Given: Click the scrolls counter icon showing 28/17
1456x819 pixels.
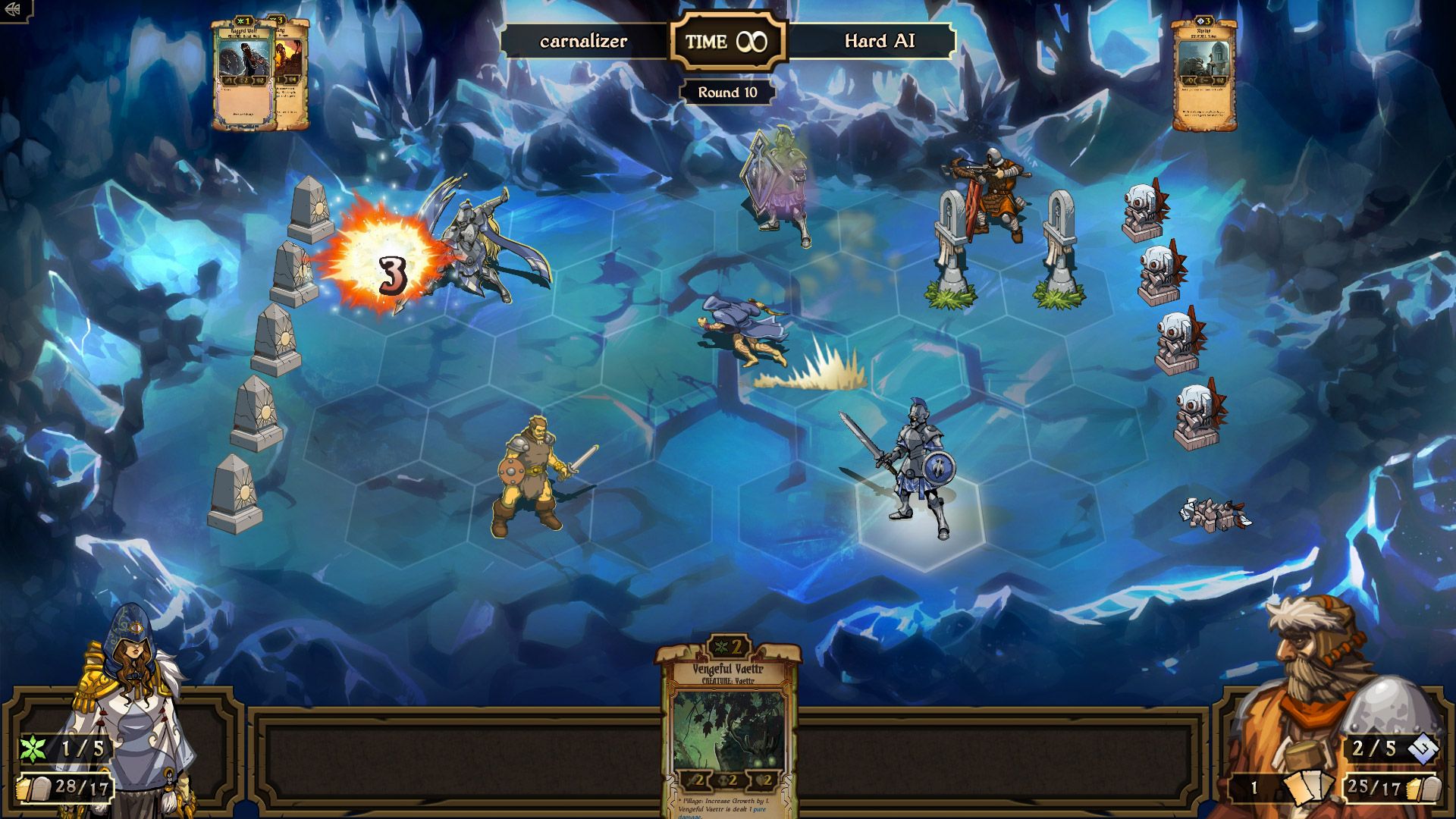Looking at the screenshot, I should pos(34,790).
